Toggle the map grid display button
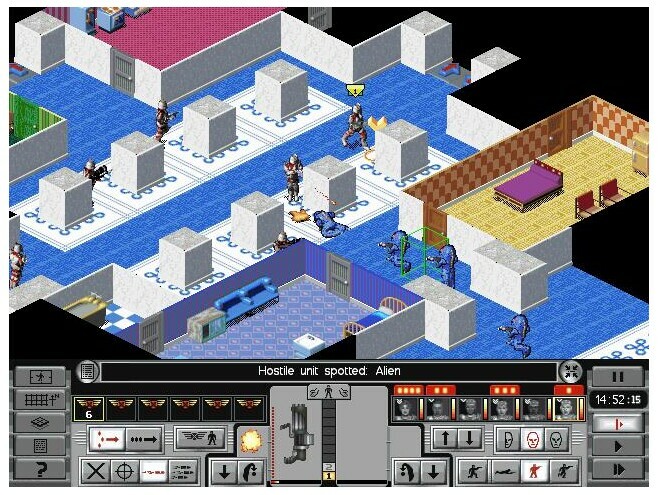This screenshot has width=658, height=495. [41, 400]
